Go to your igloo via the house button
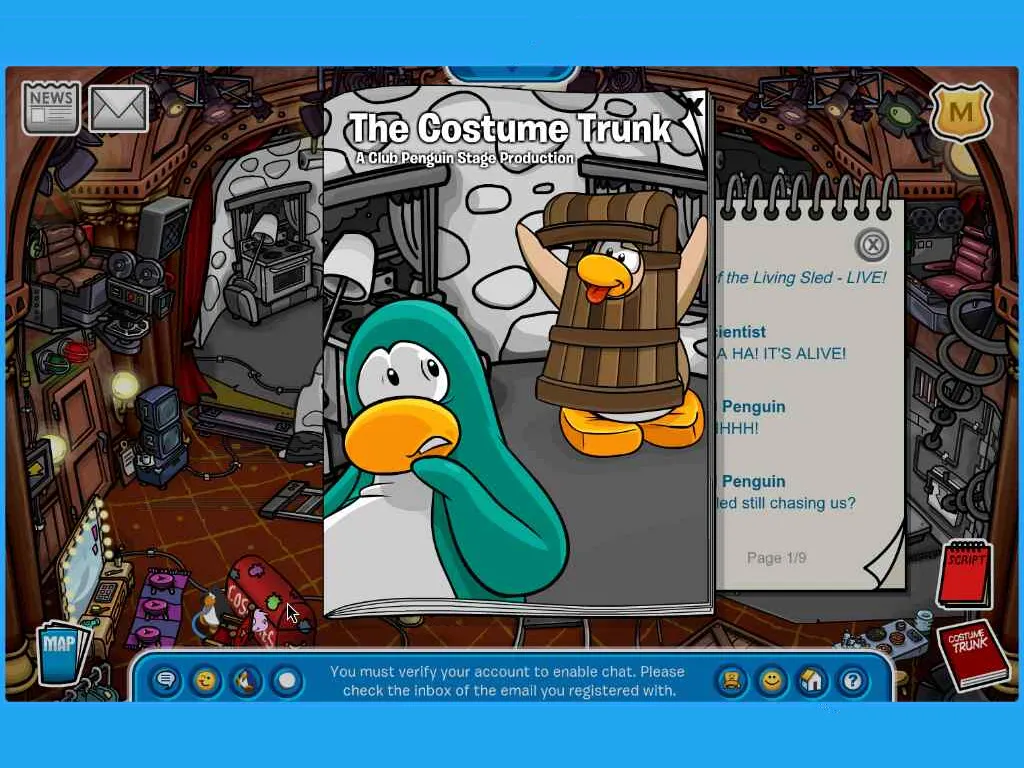The image size is (1024, 768). (812, 681)
